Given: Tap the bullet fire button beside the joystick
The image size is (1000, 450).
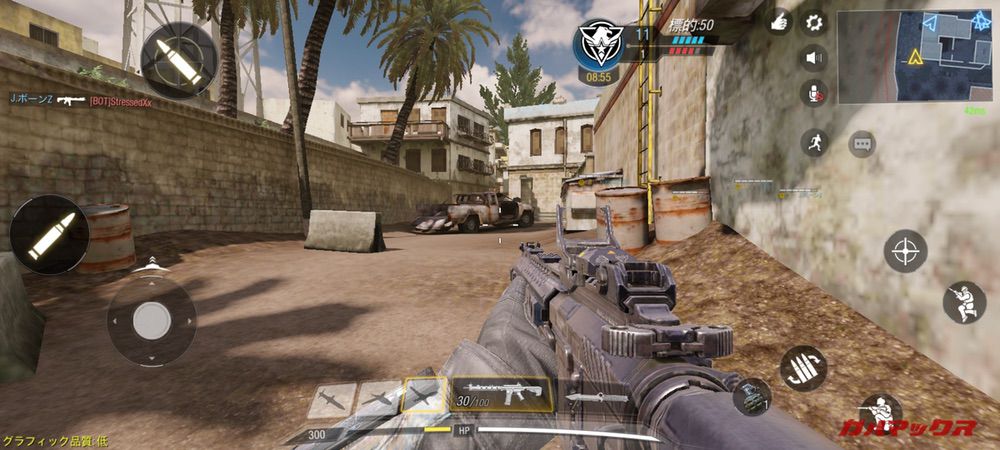Looking at the screenshot, I should pos(50,234).
